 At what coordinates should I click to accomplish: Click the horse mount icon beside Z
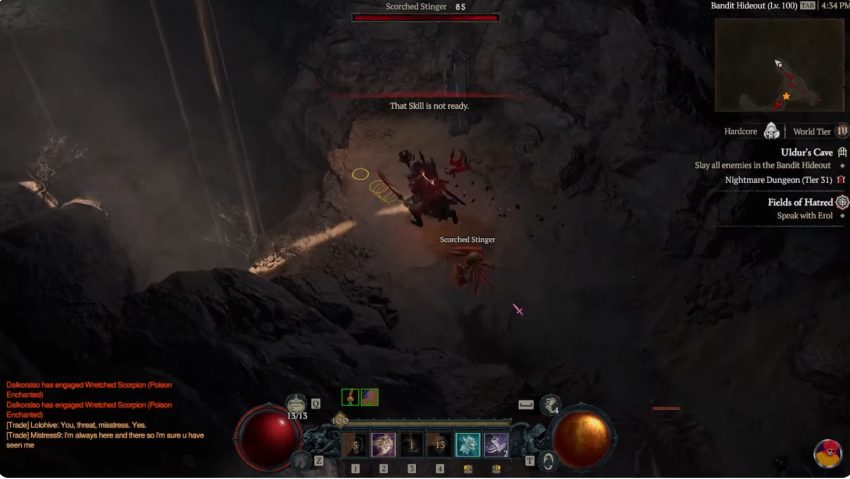coord(300,460)
